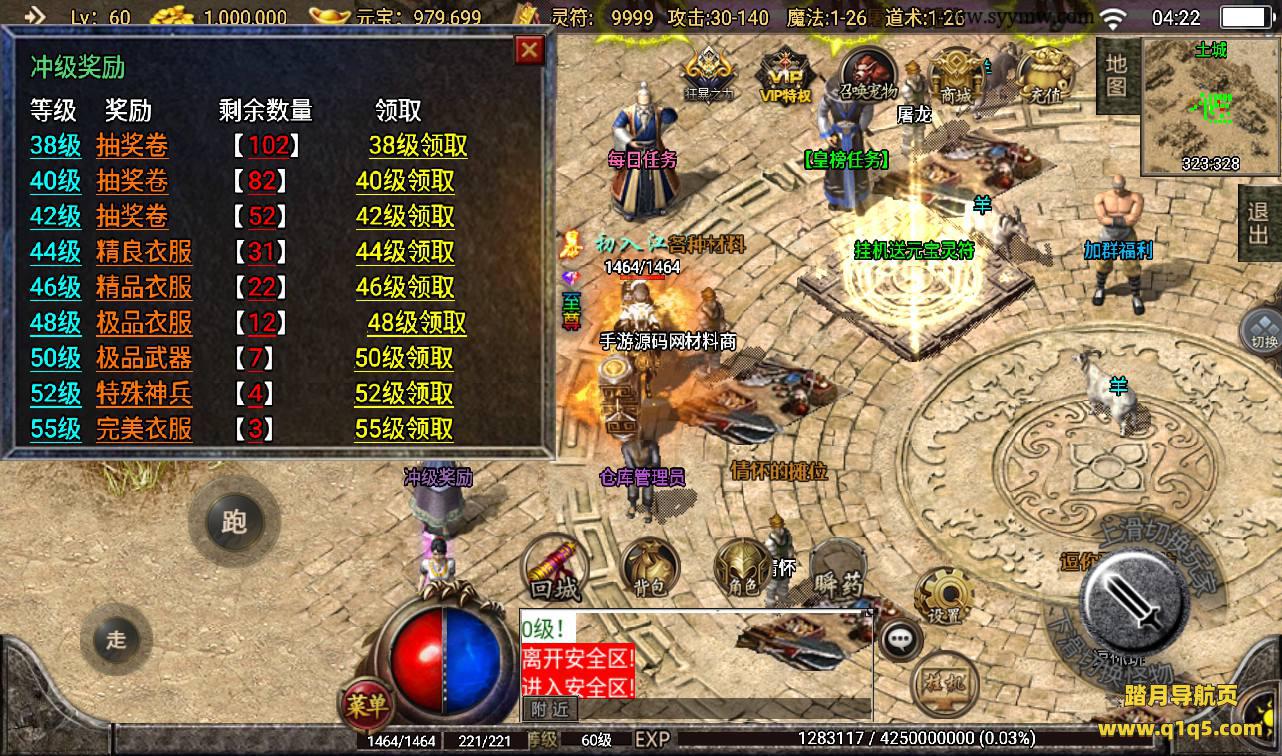The height and width of the screenshot is (756, 1282).
Task: Open the VIP特权 privileges icon
Action: tap(784, 76)
